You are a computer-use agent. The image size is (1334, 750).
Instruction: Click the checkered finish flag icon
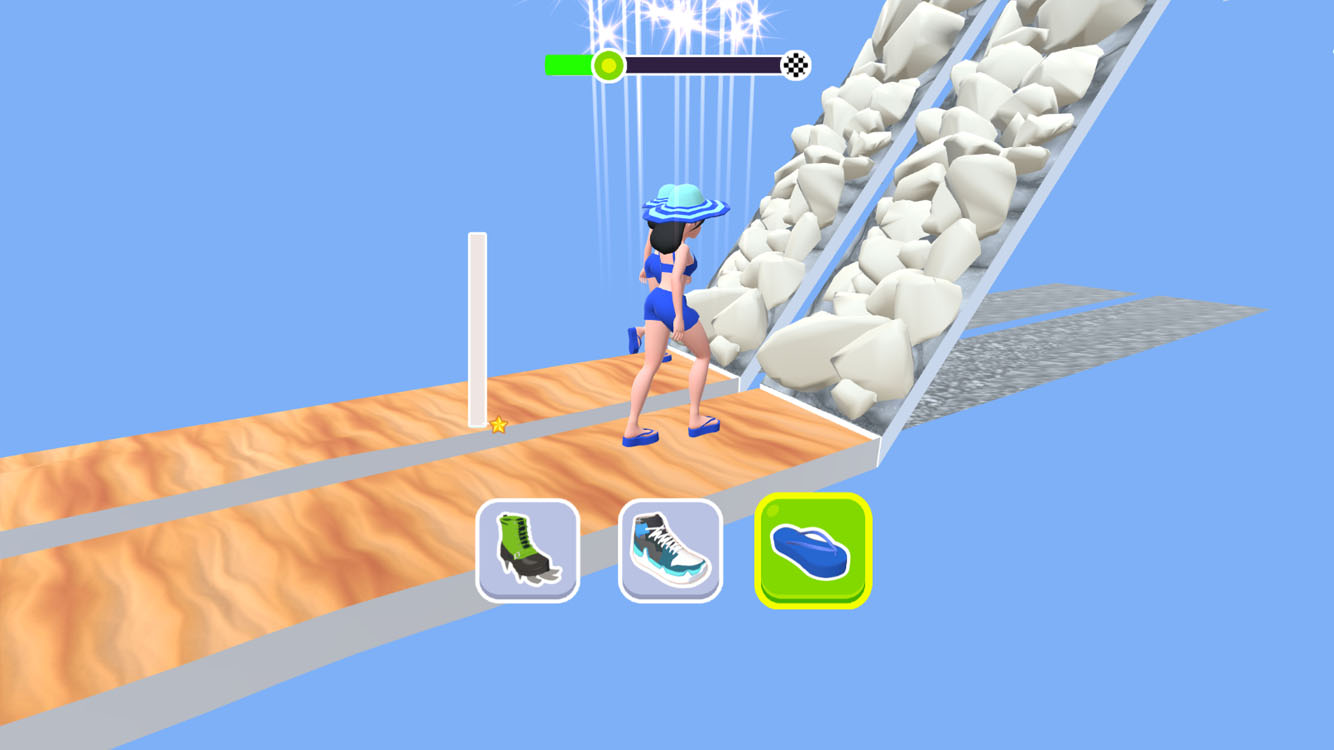tap(795, 64)
